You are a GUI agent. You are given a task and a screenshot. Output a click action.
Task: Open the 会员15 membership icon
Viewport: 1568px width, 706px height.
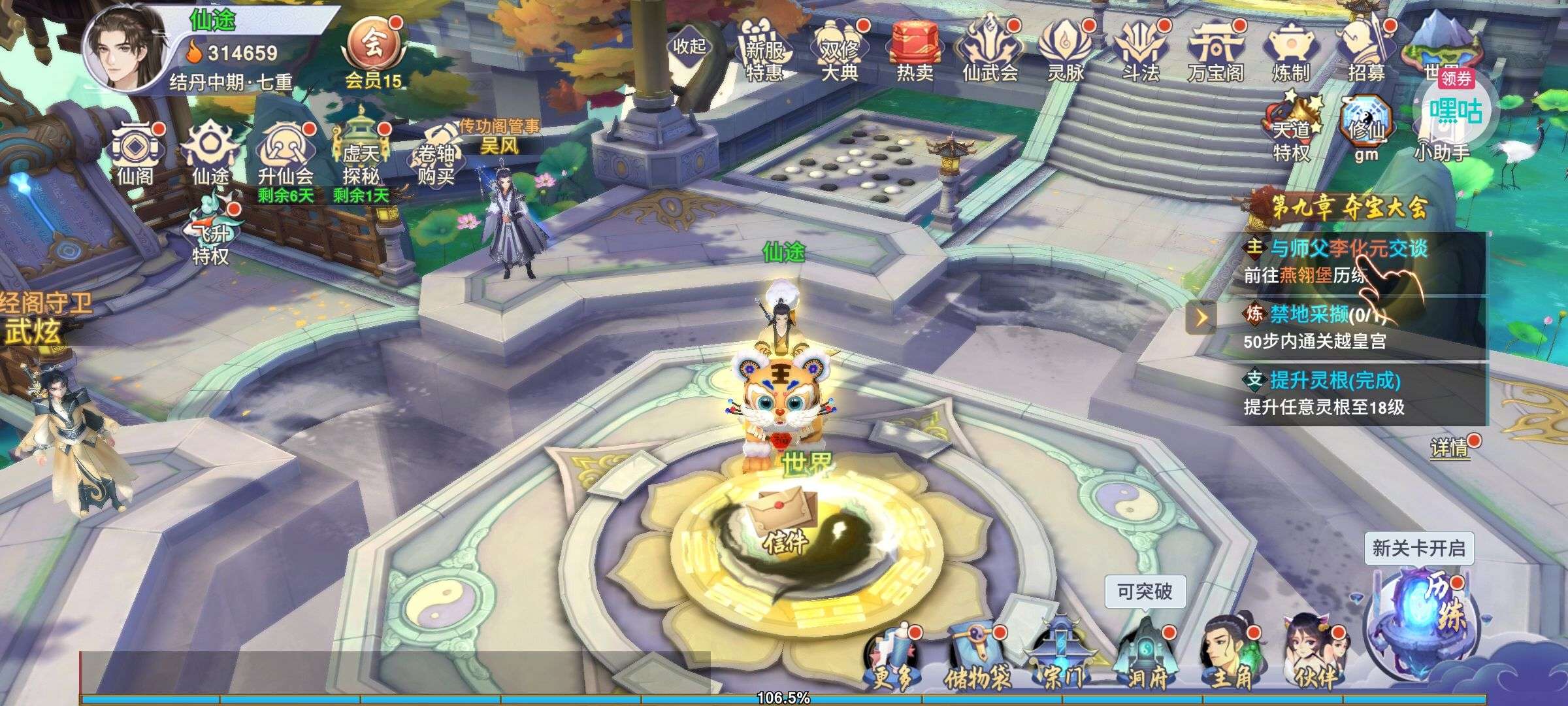[373, 52]
